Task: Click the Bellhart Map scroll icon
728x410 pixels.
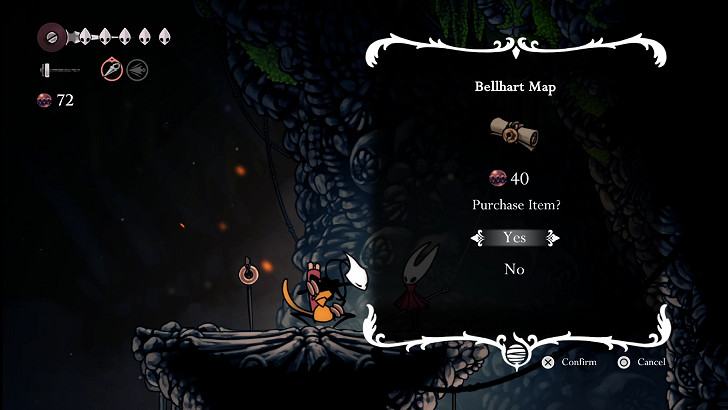Action: point(514,133)
